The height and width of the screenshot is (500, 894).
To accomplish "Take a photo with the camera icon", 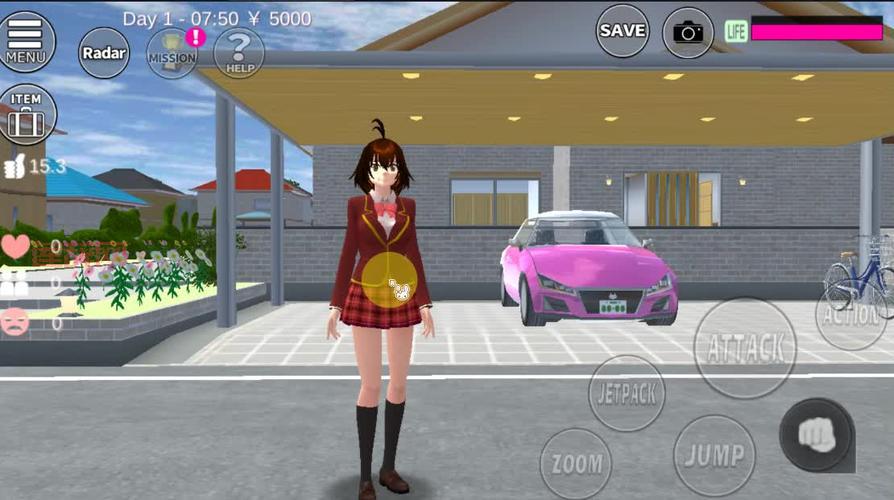I will [x=688, y=32].
